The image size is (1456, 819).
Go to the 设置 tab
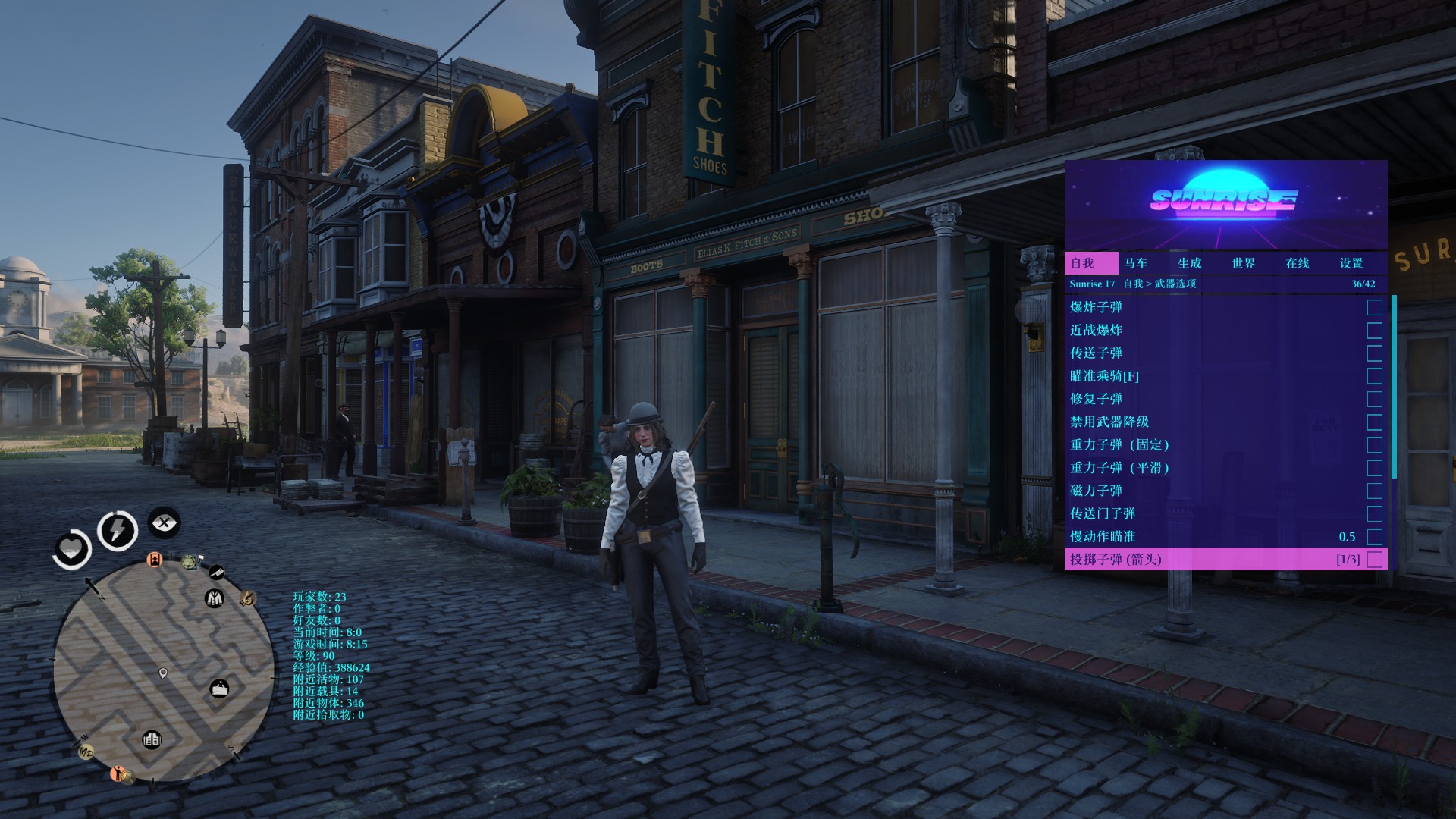point(1351,263)
